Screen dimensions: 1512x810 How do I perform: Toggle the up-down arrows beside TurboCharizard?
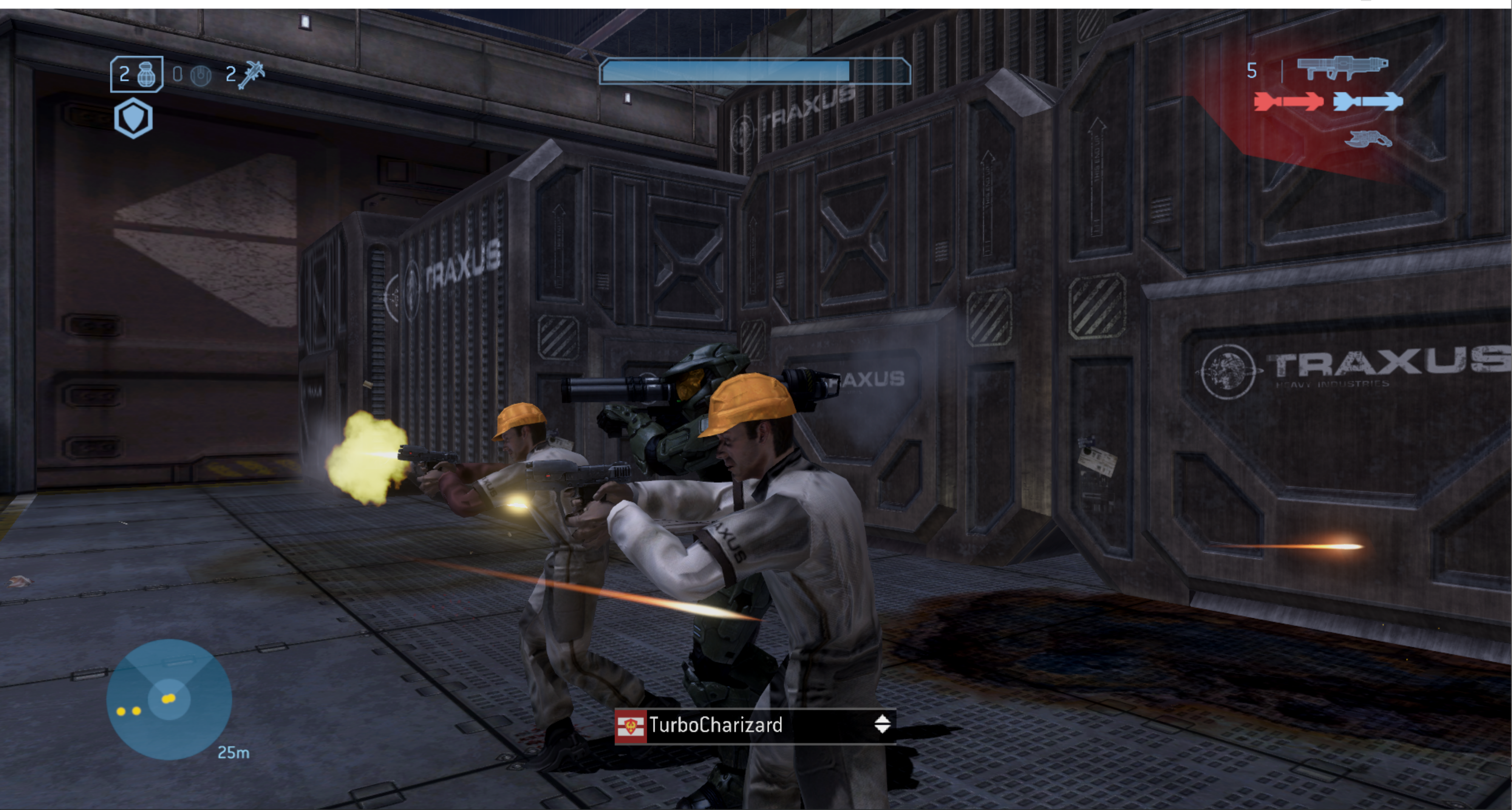[882, 724]
